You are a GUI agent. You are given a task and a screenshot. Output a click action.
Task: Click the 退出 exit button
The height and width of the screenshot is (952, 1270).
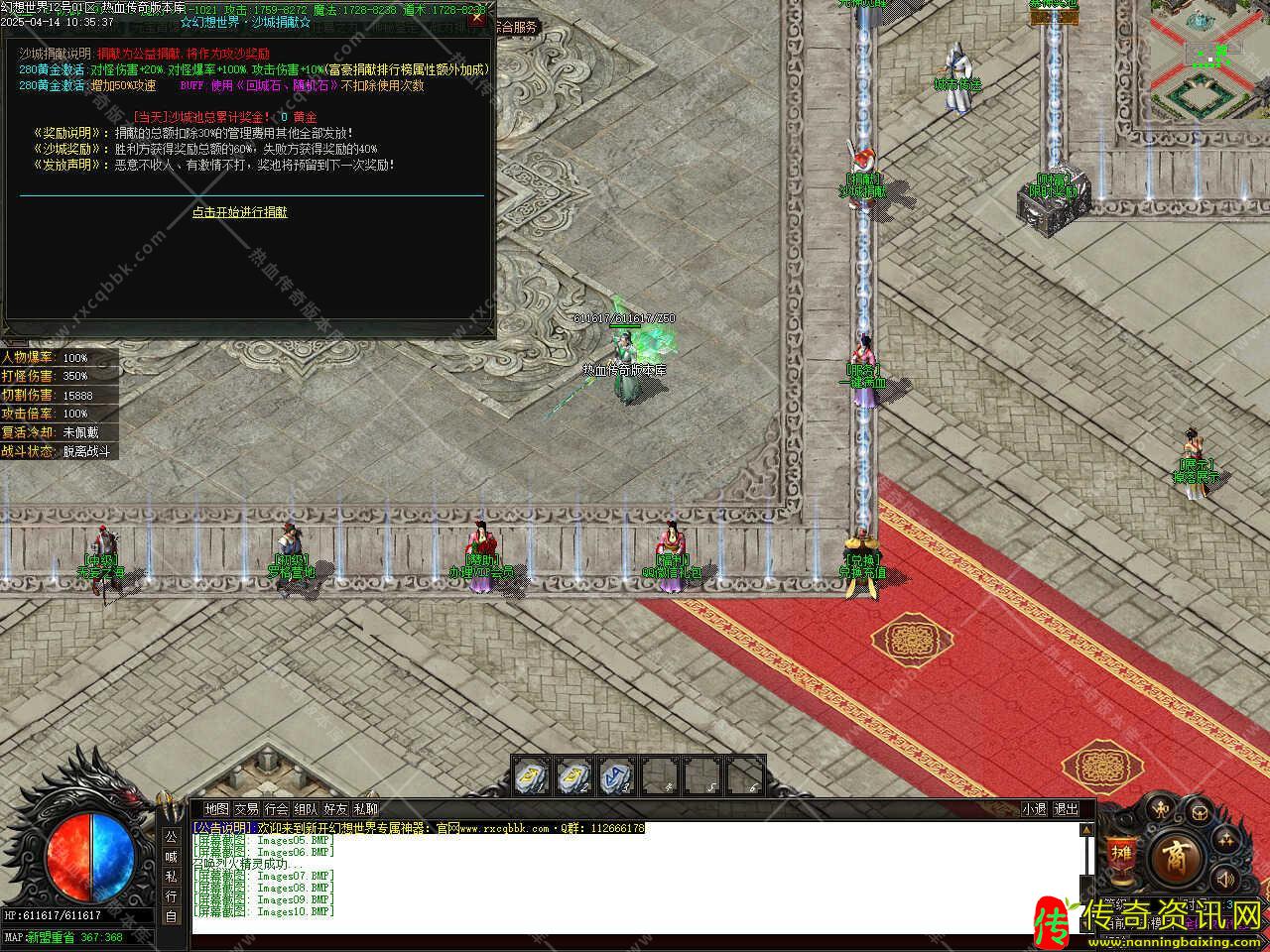1065,809
